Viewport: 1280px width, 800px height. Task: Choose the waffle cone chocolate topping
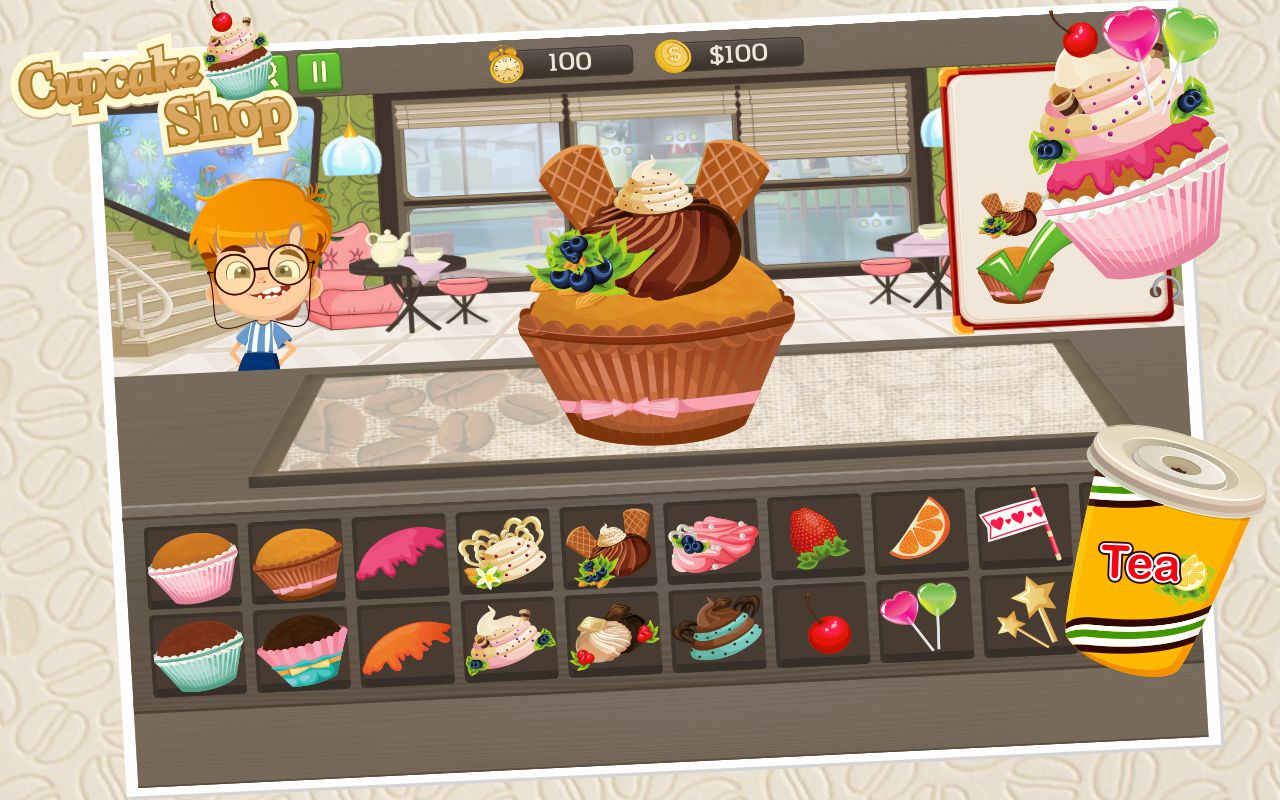click(x=610, y=545)
